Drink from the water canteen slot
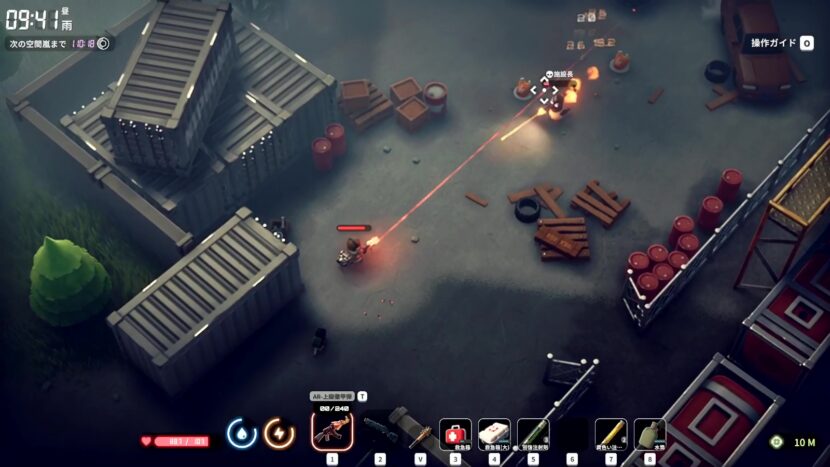This screenshot has height=467, width=830. [650, 434]
